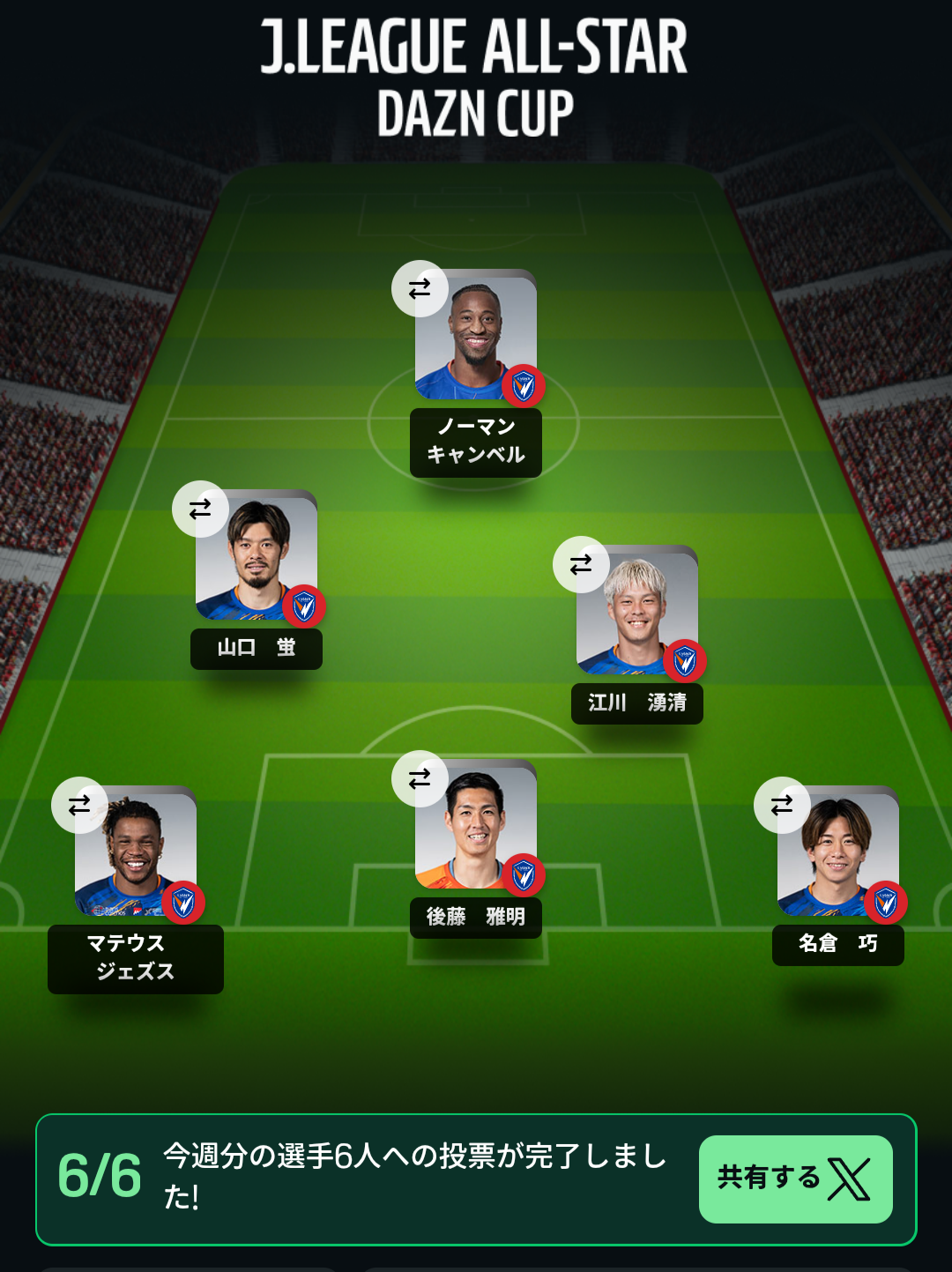Choose the 山口 蛍 player portrait
This screenshot has height=1272, width=952.
(x=257, y=559)
